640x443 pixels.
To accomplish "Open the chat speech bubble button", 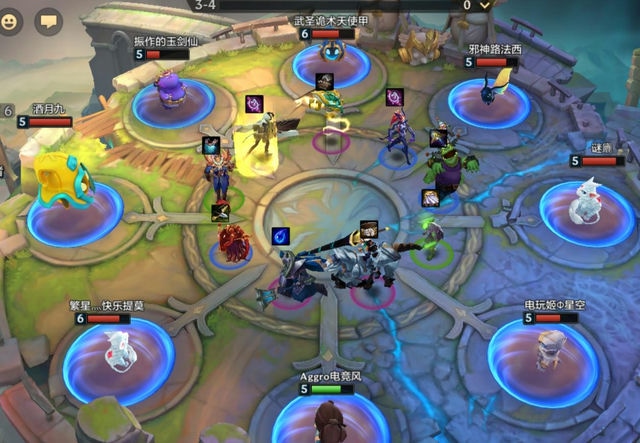I will click(x=48, y=20).
